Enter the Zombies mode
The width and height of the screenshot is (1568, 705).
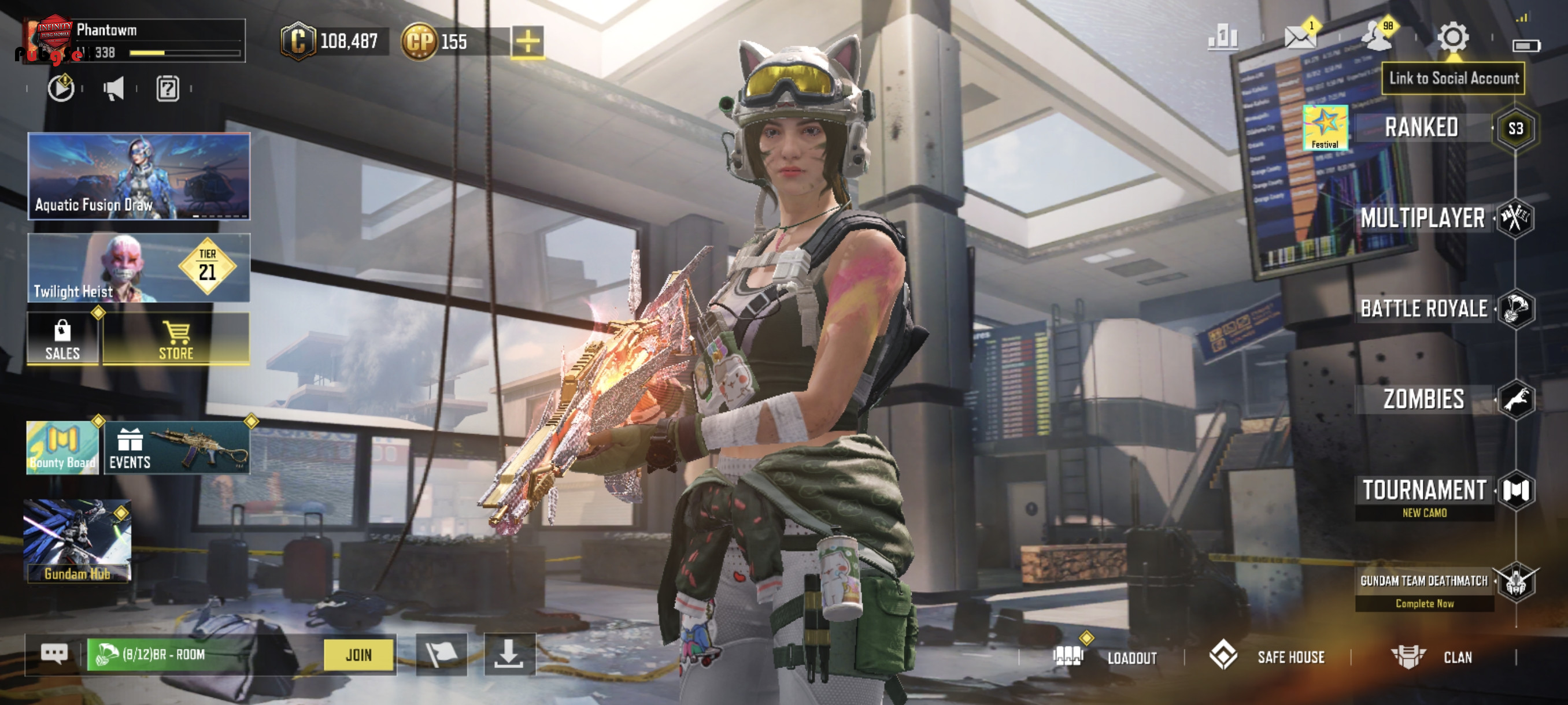pos(1423,399)
